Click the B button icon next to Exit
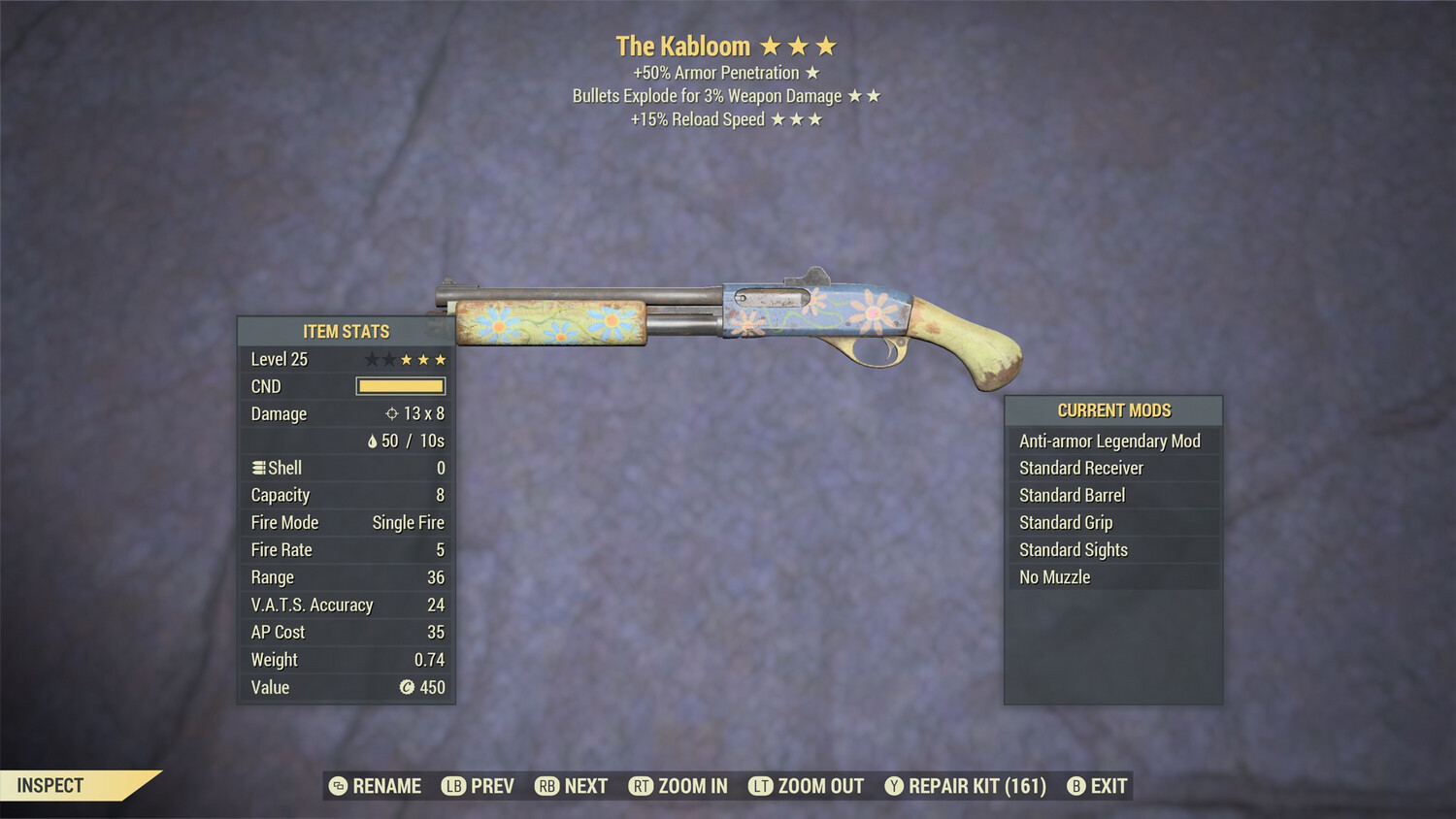The height and width of the screenshot is (819, 1456). coord(1077,786)
